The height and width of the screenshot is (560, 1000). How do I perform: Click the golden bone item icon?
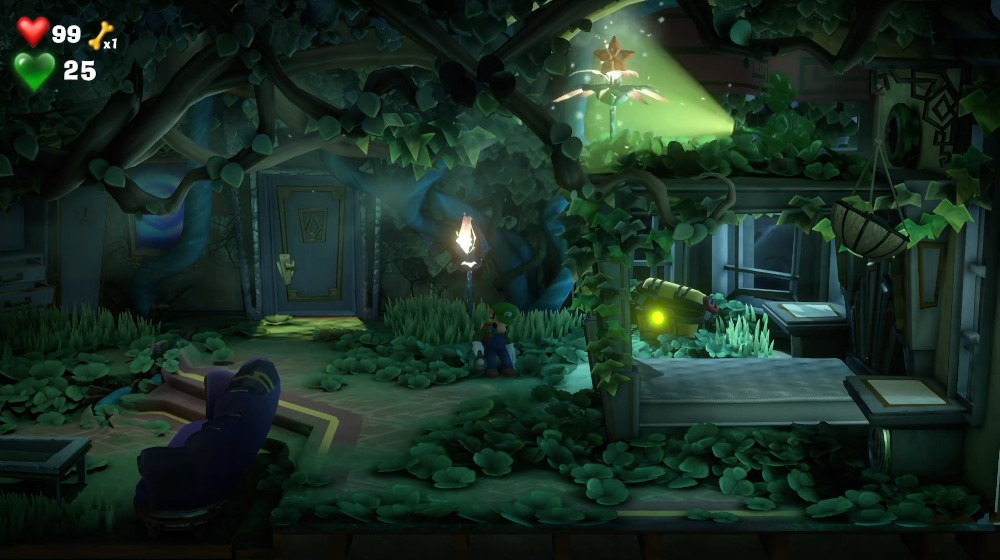coord(100,35)
